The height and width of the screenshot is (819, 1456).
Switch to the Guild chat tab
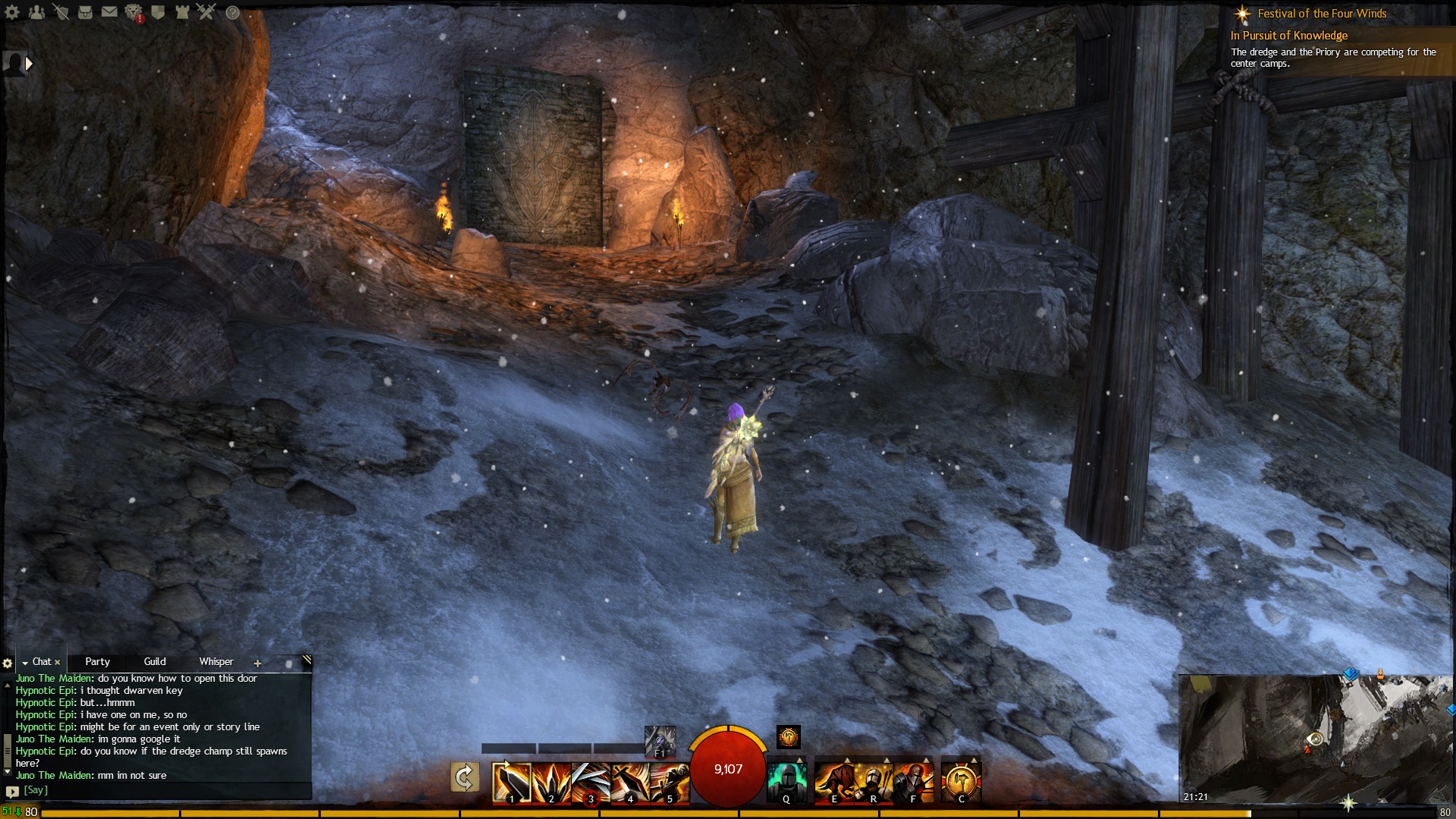pyautogui.click(x=154, y=661)
